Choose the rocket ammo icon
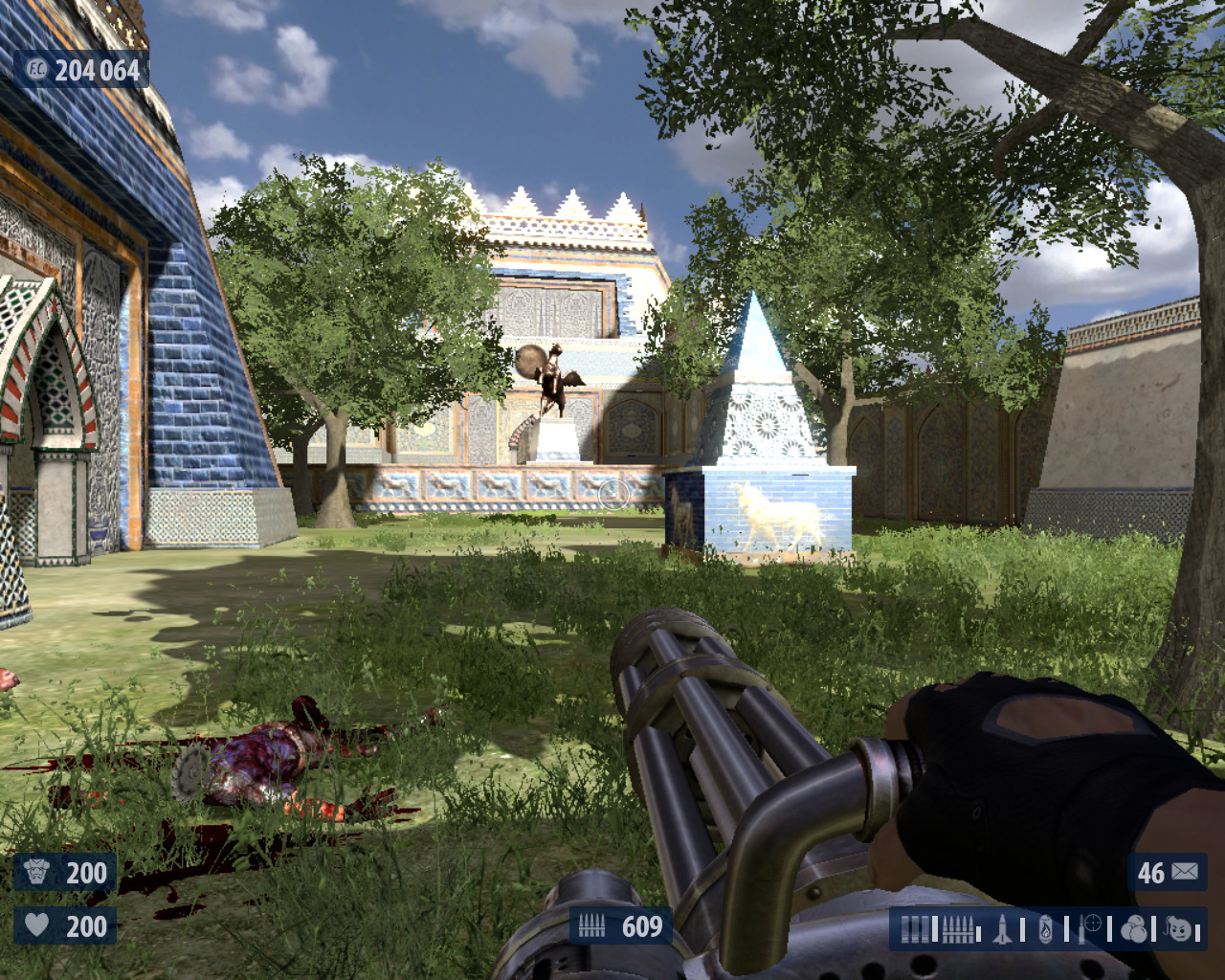The image size is (1225, 980). click(x=1002, y=929)
